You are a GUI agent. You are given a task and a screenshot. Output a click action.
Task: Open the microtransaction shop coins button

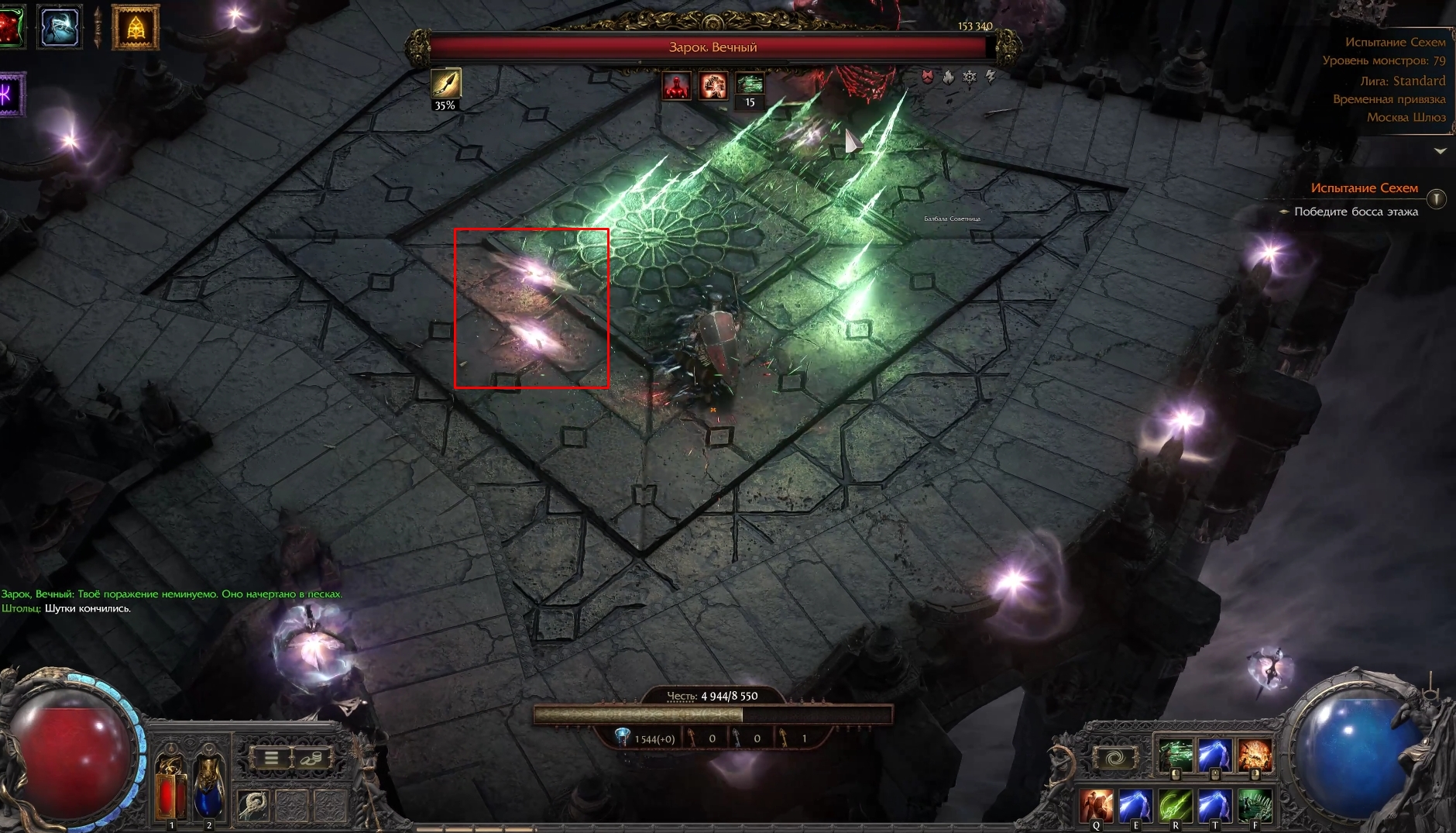tap(313, 757)
